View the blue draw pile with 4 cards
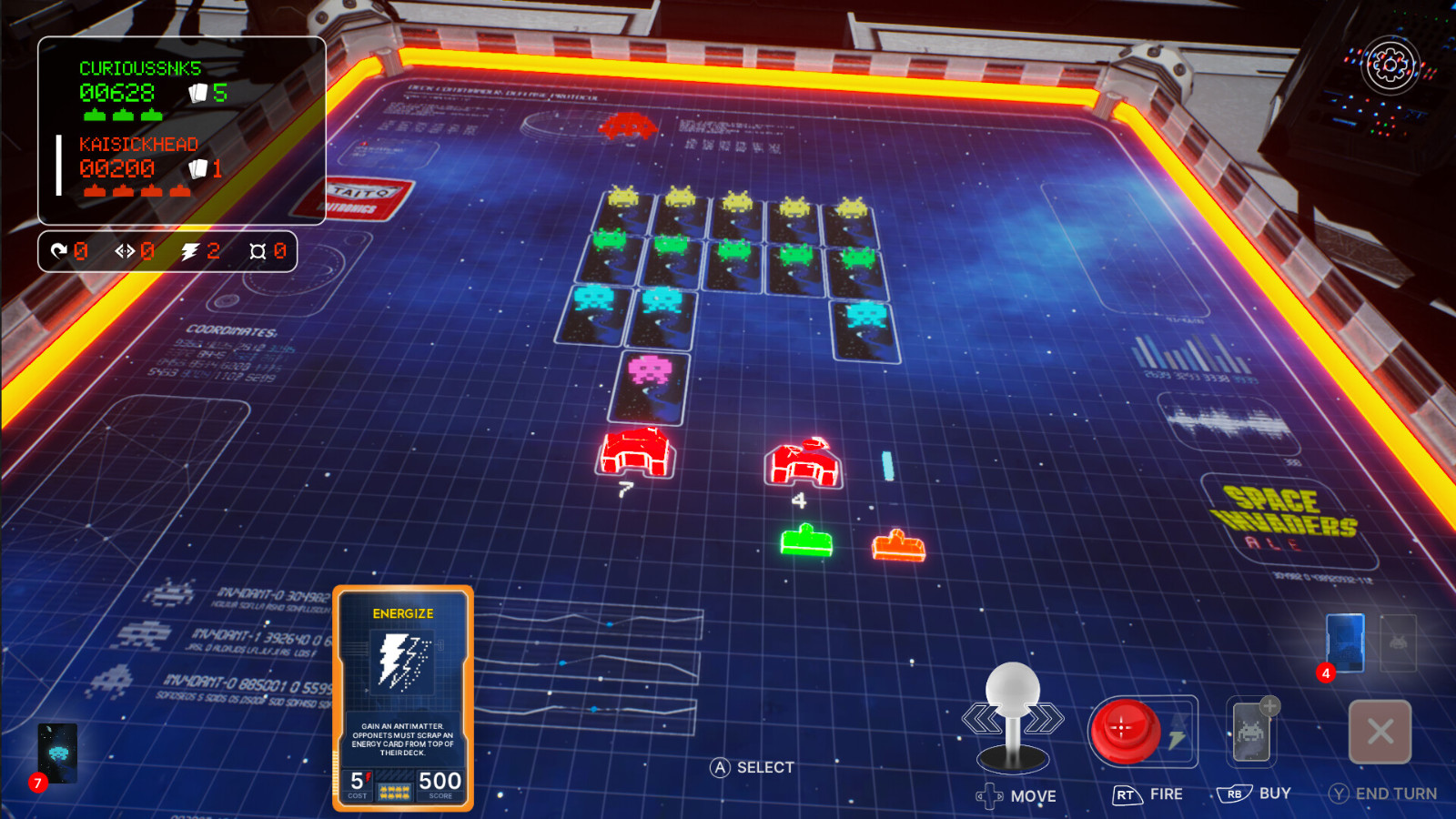The width and height of the screenshot is (1456, 819). (1345, 643)
